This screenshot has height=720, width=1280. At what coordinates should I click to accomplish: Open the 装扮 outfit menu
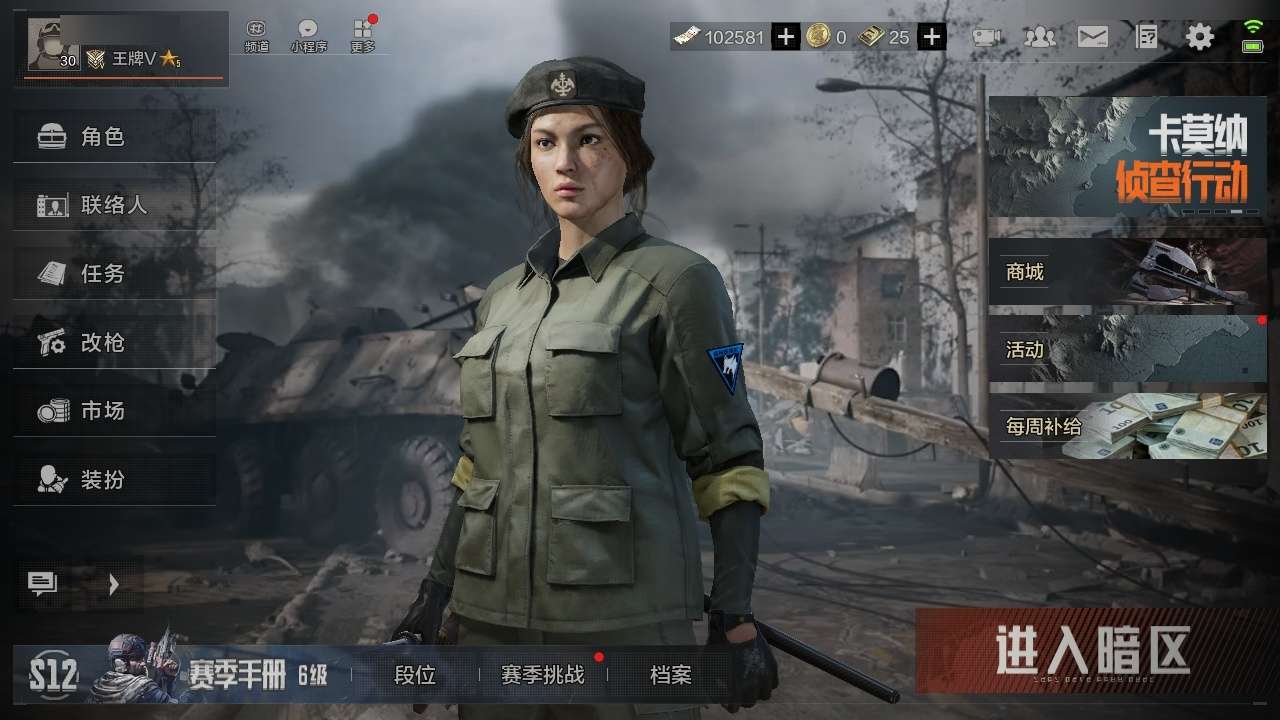pos(114,479)
